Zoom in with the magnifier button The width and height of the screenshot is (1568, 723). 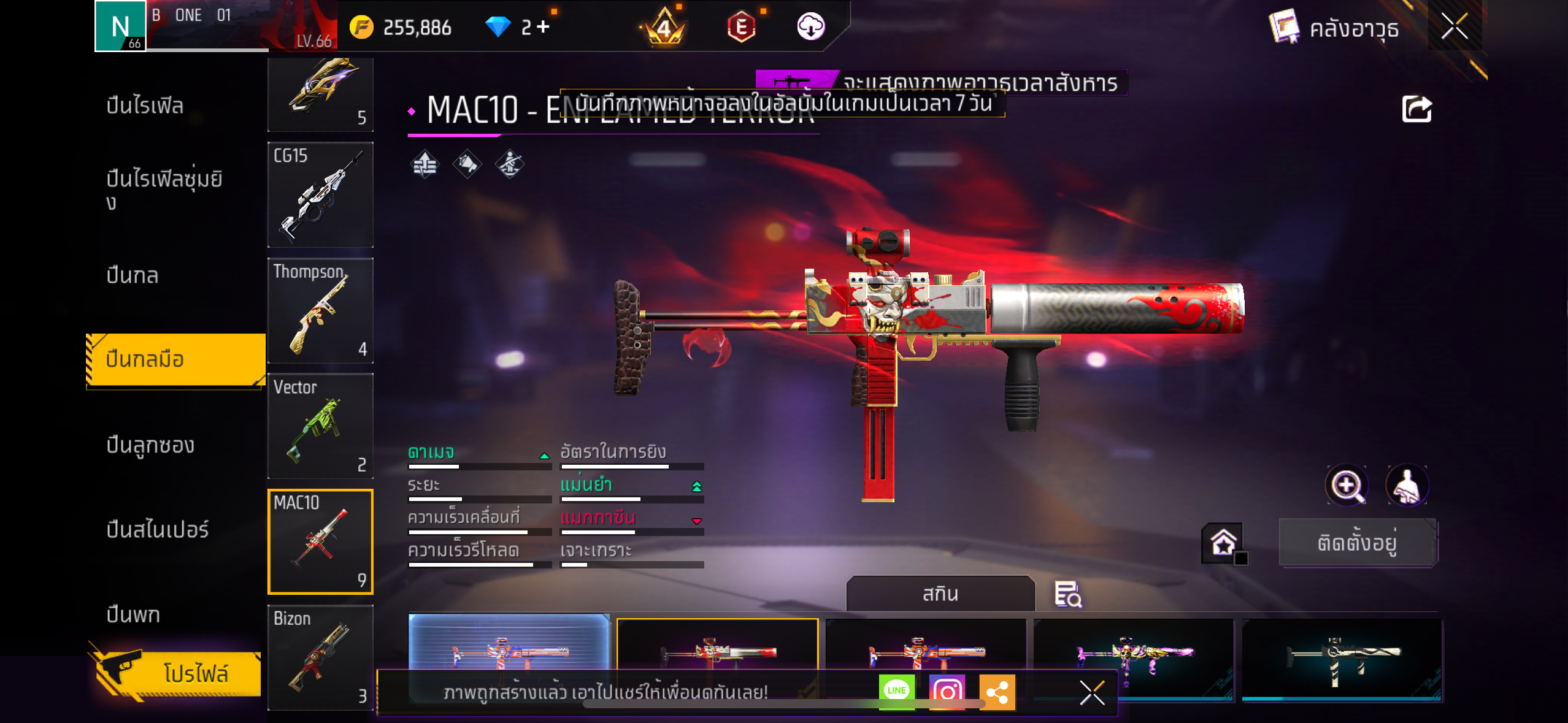pos(1347,486)
